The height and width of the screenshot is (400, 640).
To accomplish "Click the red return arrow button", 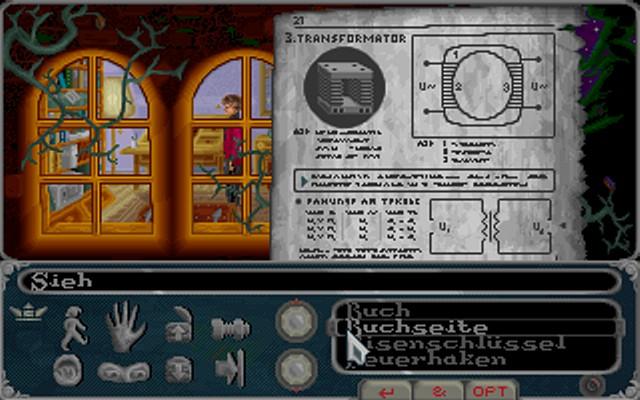I will tap(389, 391).
